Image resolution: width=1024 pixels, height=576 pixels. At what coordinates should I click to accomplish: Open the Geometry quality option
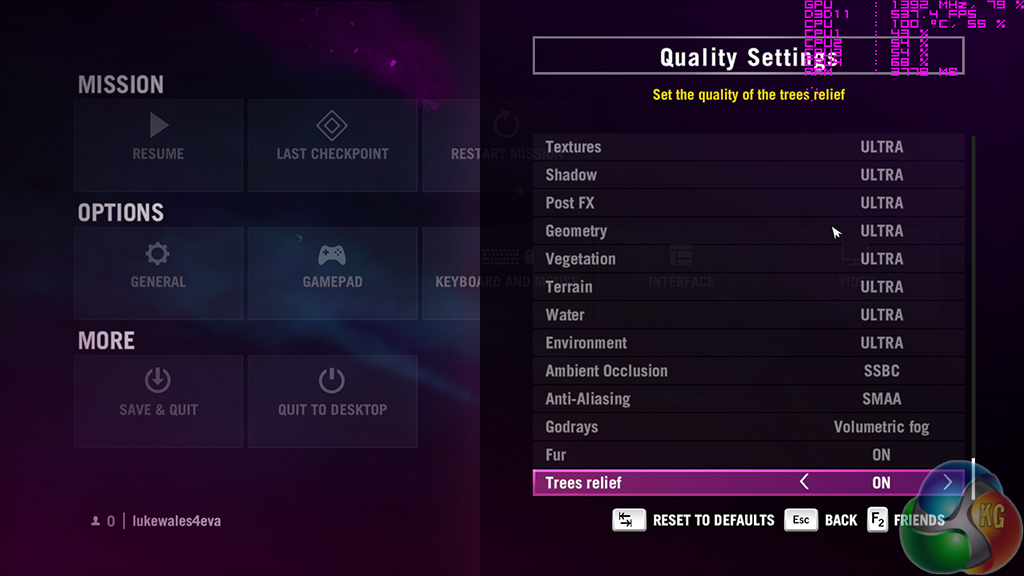[x=748, y=231]
